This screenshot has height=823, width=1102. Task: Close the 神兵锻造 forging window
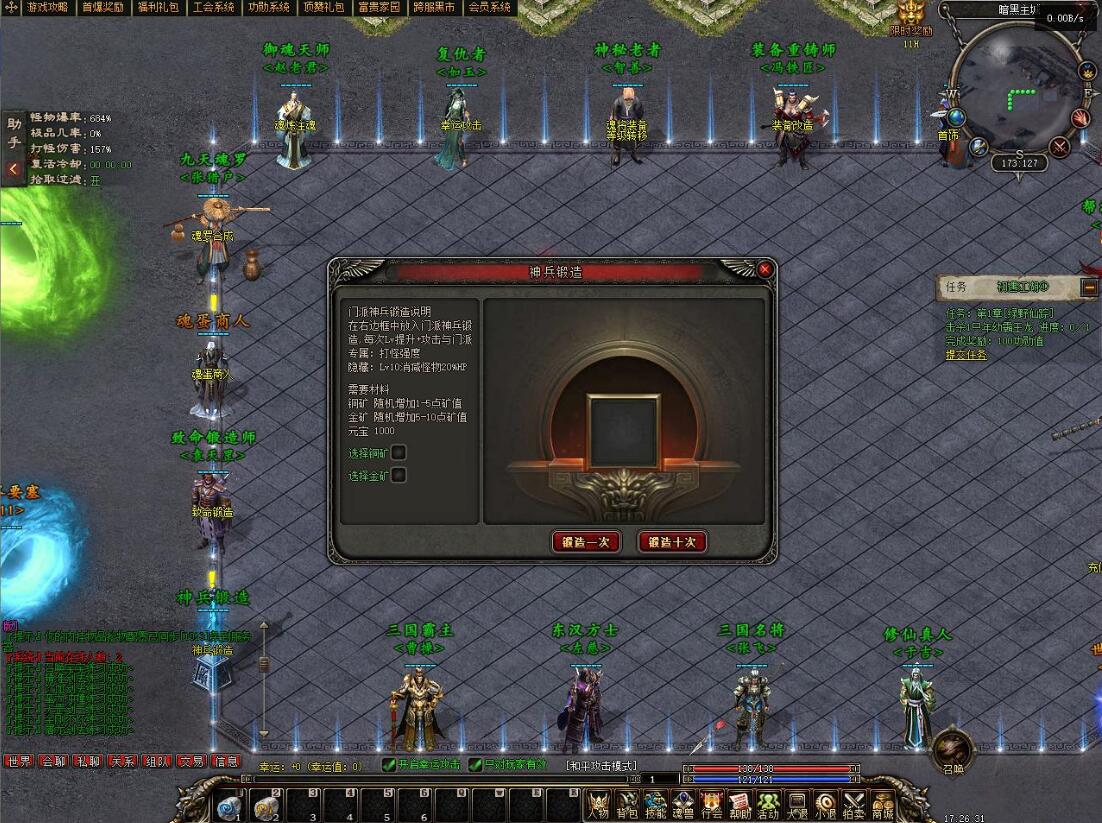[765, 270]
